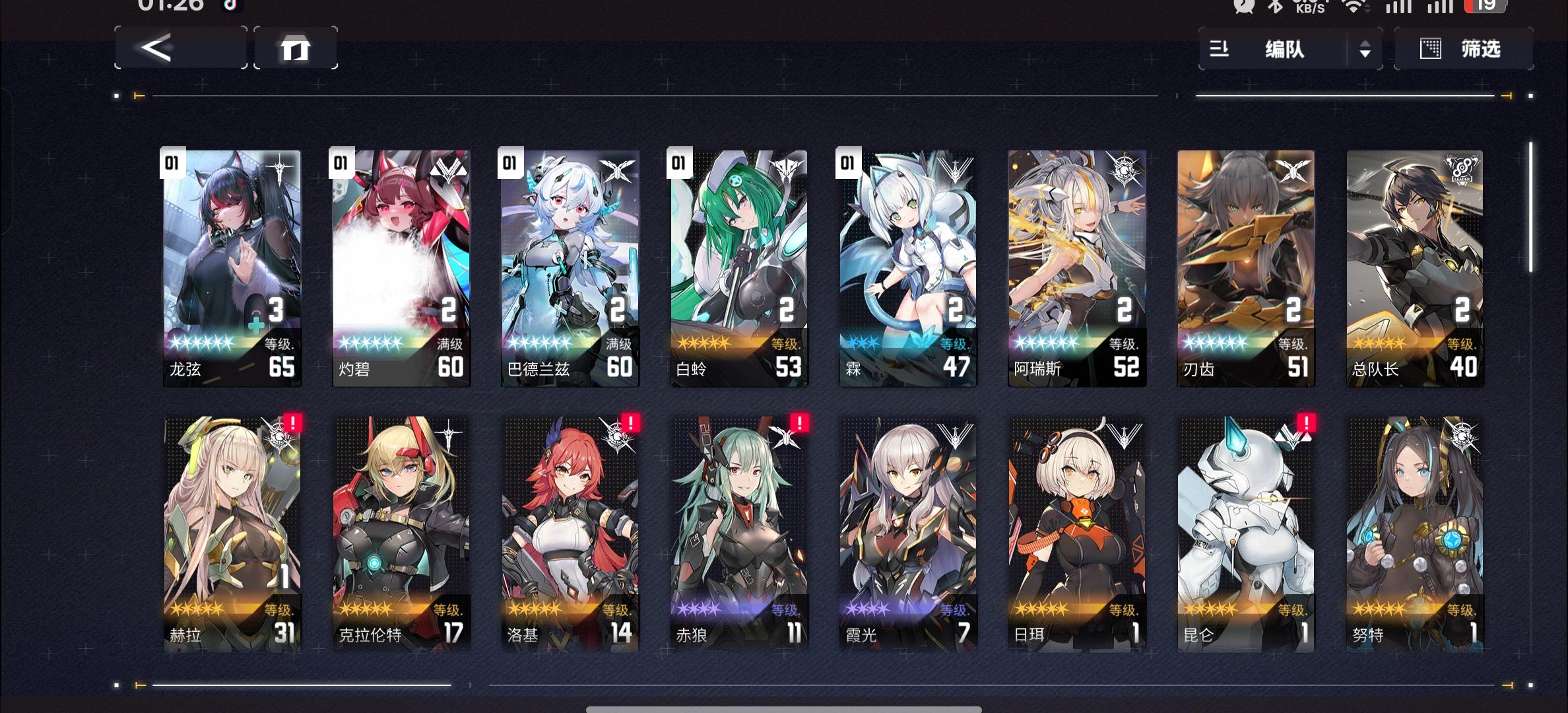Tap the home icon to return to lobby
This screenshot has height=713, width=1568.
(x=296, y=49)
